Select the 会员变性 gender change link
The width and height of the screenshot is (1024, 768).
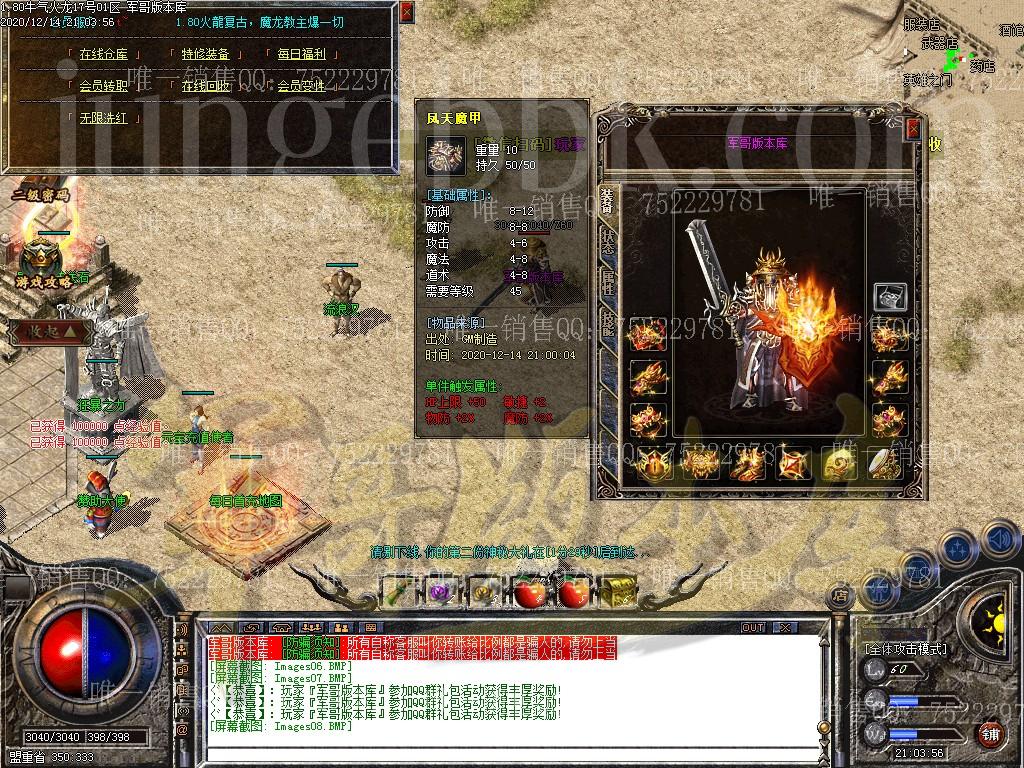pyautogui.click(x=300, y=86)
